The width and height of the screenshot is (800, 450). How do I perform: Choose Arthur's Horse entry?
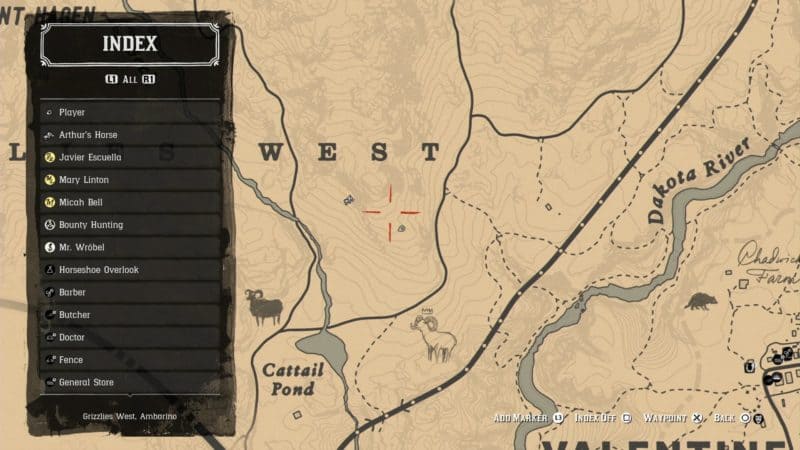pyautogui.click(x=130, y=135)
